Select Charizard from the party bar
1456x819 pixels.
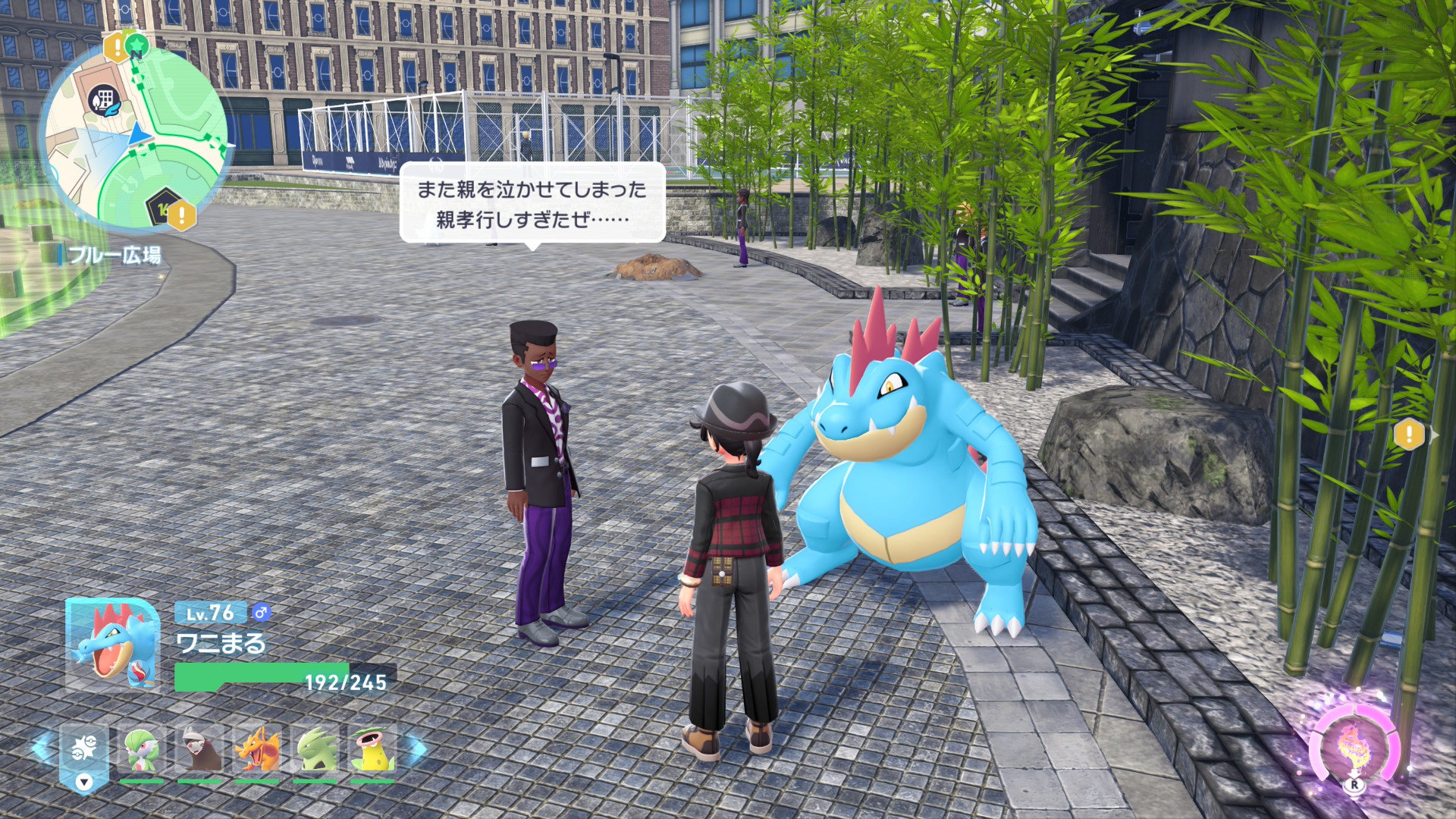tap(257, 750)
